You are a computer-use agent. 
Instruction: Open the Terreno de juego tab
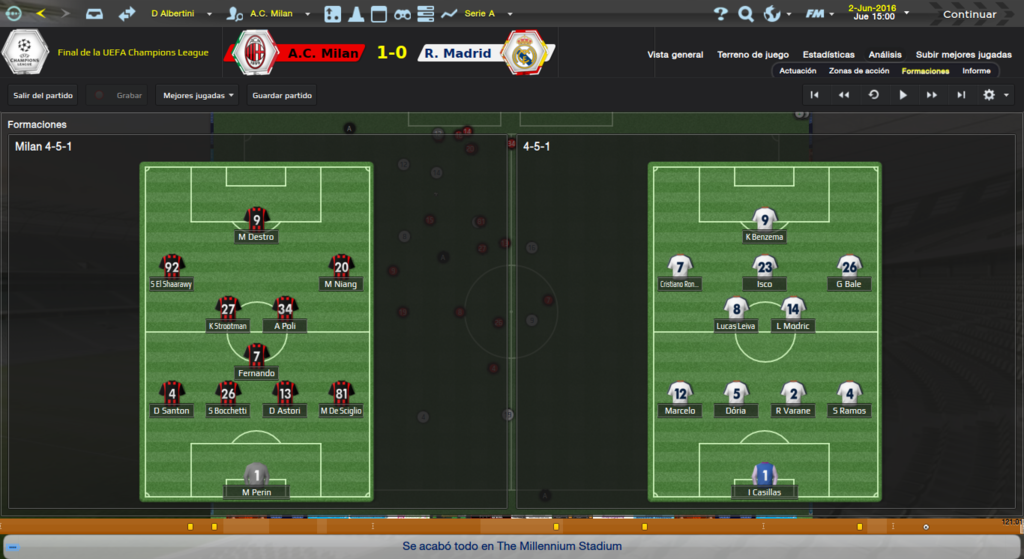(753, 55)
